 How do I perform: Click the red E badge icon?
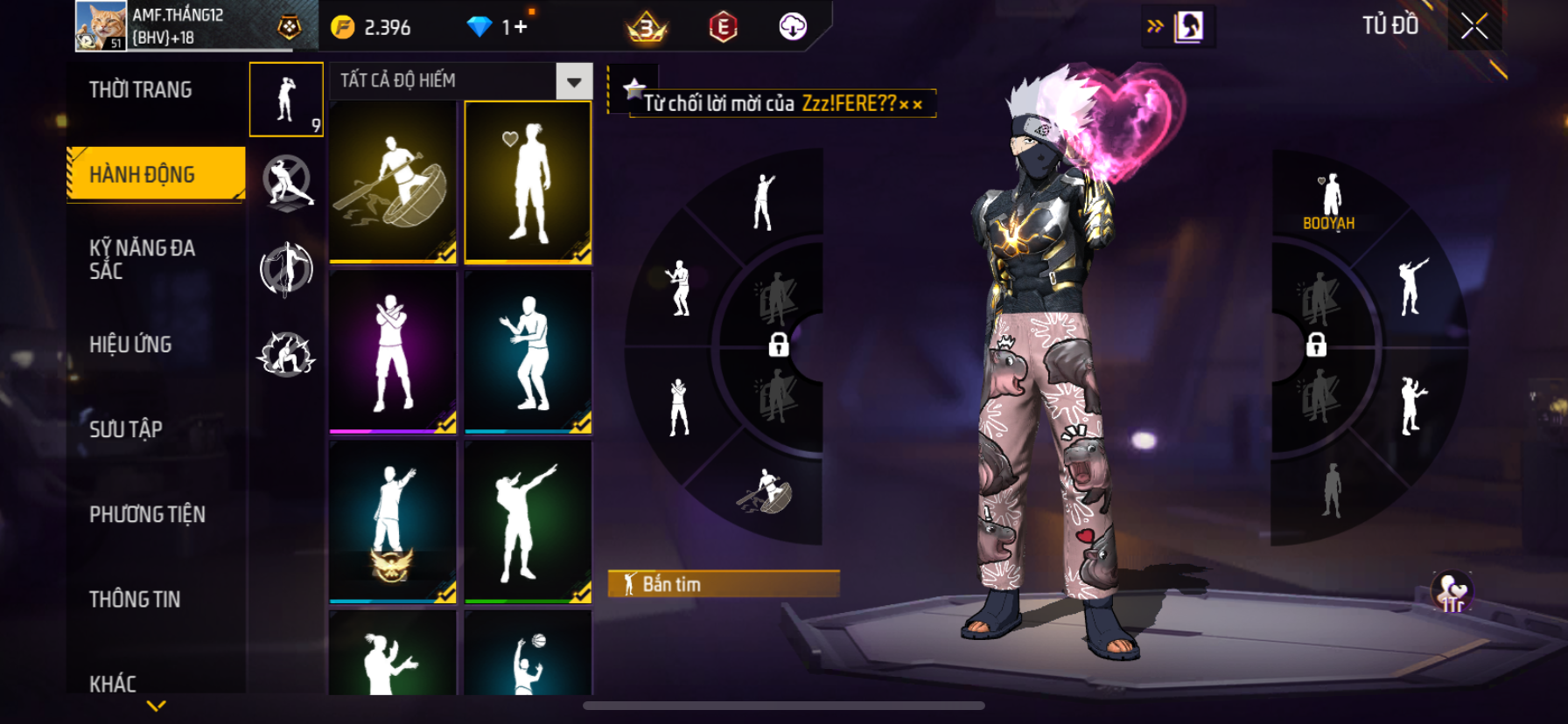[x=723, y=28]
